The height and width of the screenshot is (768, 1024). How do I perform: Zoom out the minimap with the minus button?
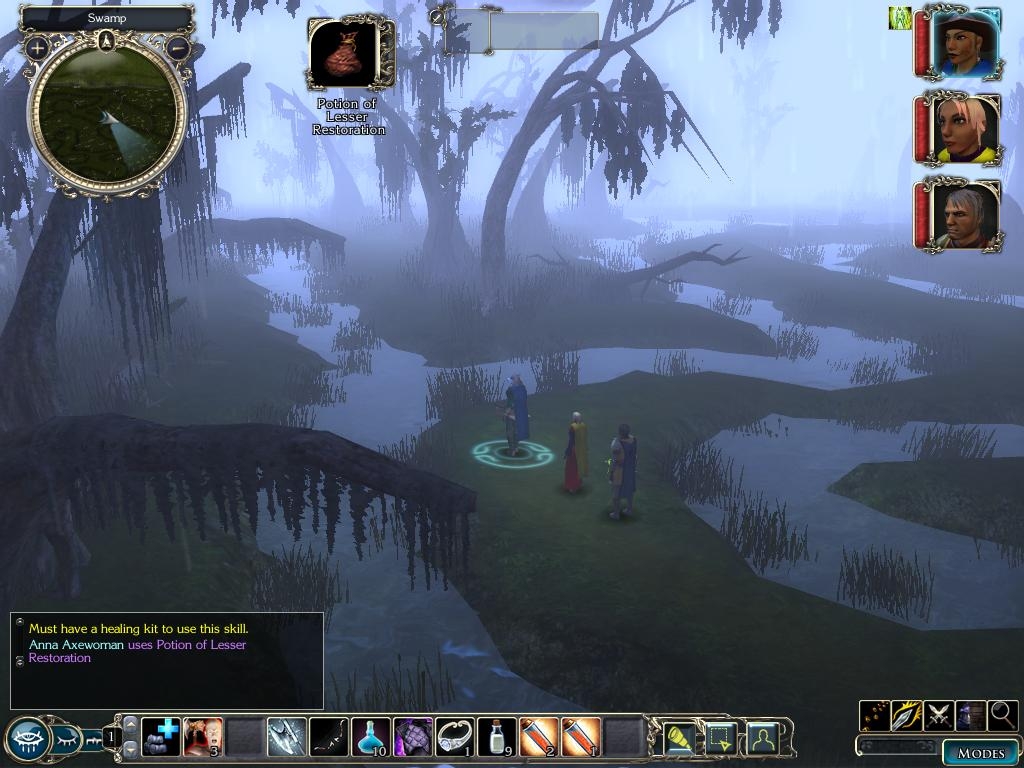(x=178, y=47)
